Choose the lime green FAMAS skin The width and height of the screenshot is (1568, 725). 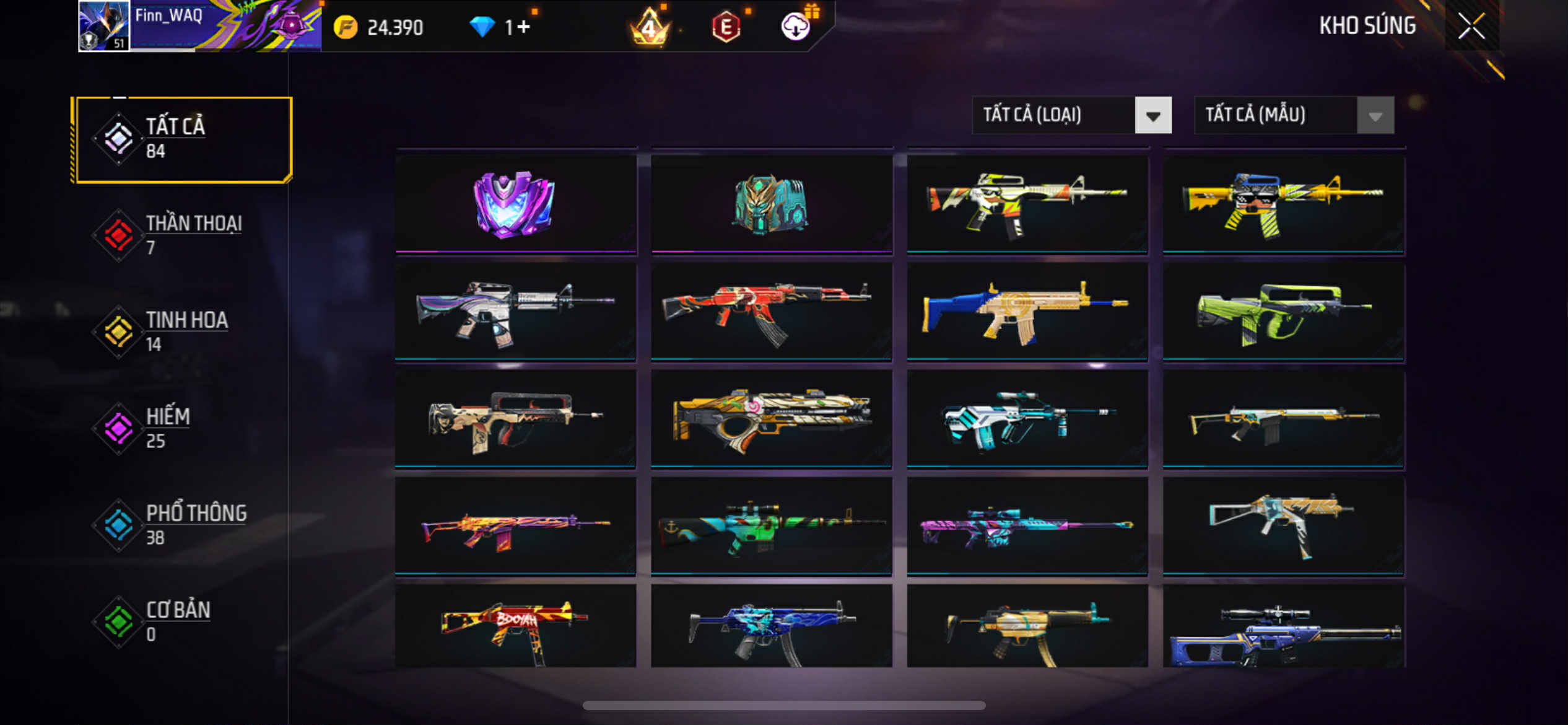pos(1283,311)
